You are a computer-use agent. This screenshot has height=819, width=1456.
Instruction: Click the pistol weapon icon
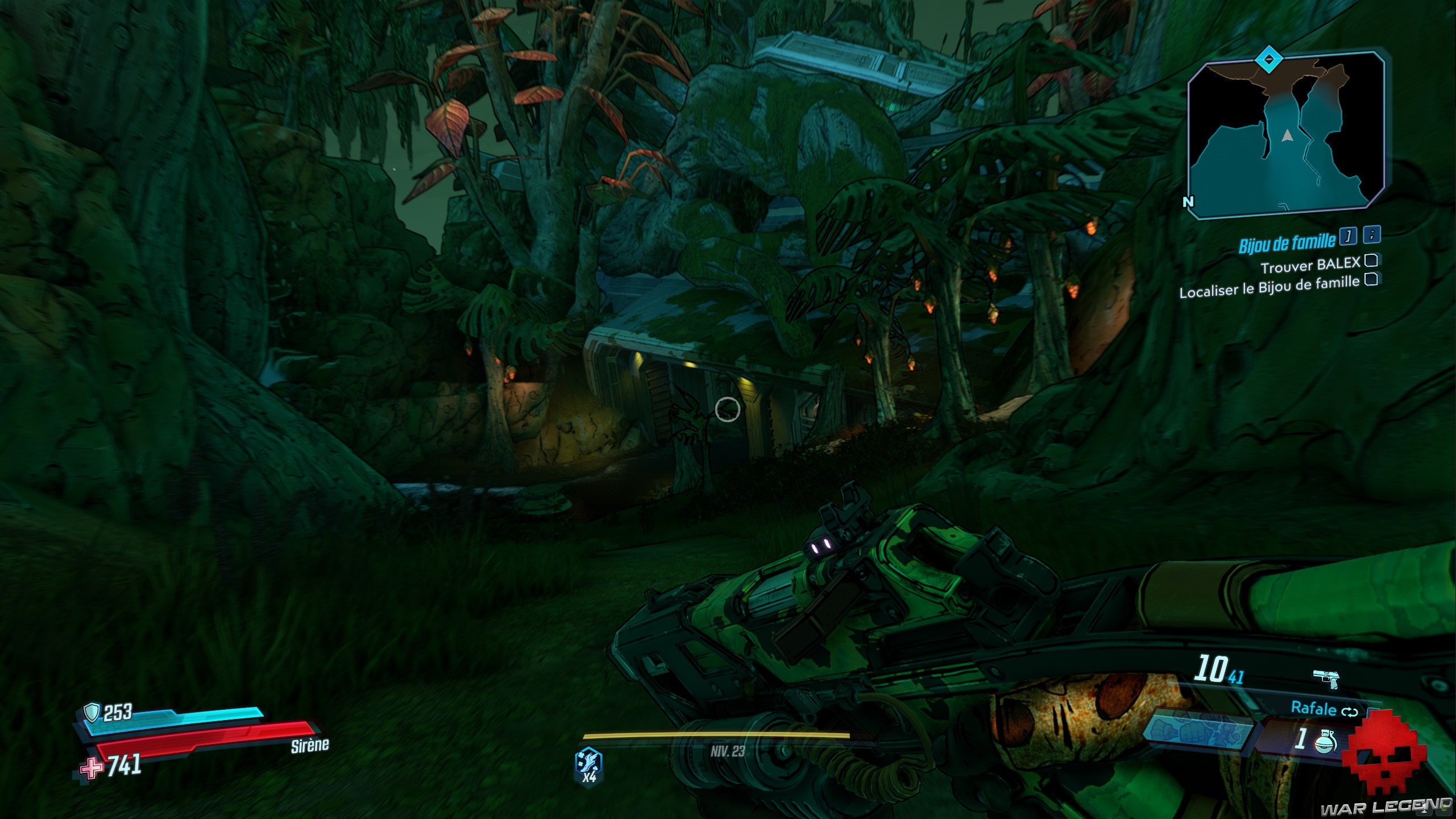point(1326,678)
